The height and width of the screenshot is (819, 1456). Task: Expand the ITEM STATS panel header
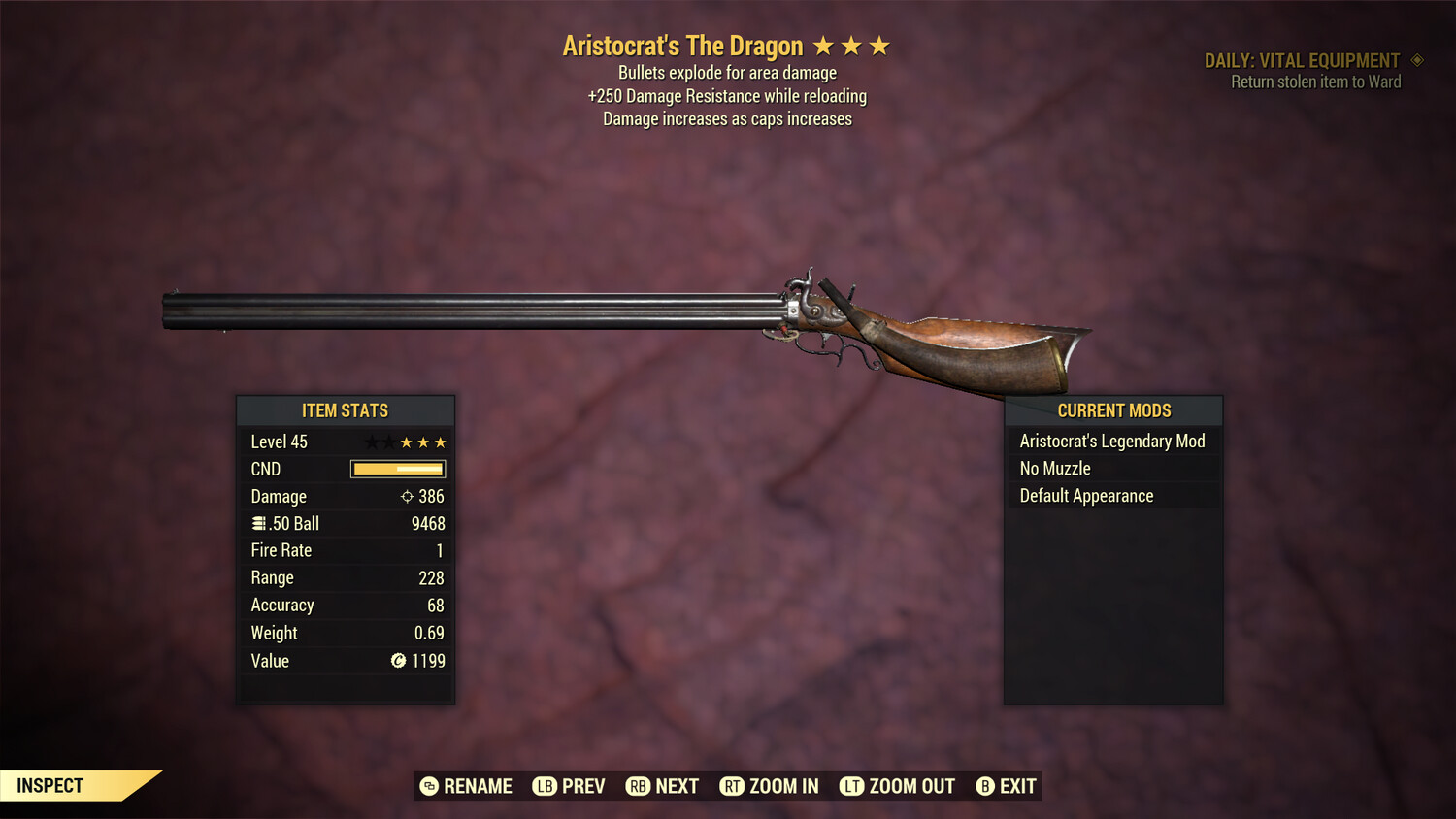tap(346, 410)
